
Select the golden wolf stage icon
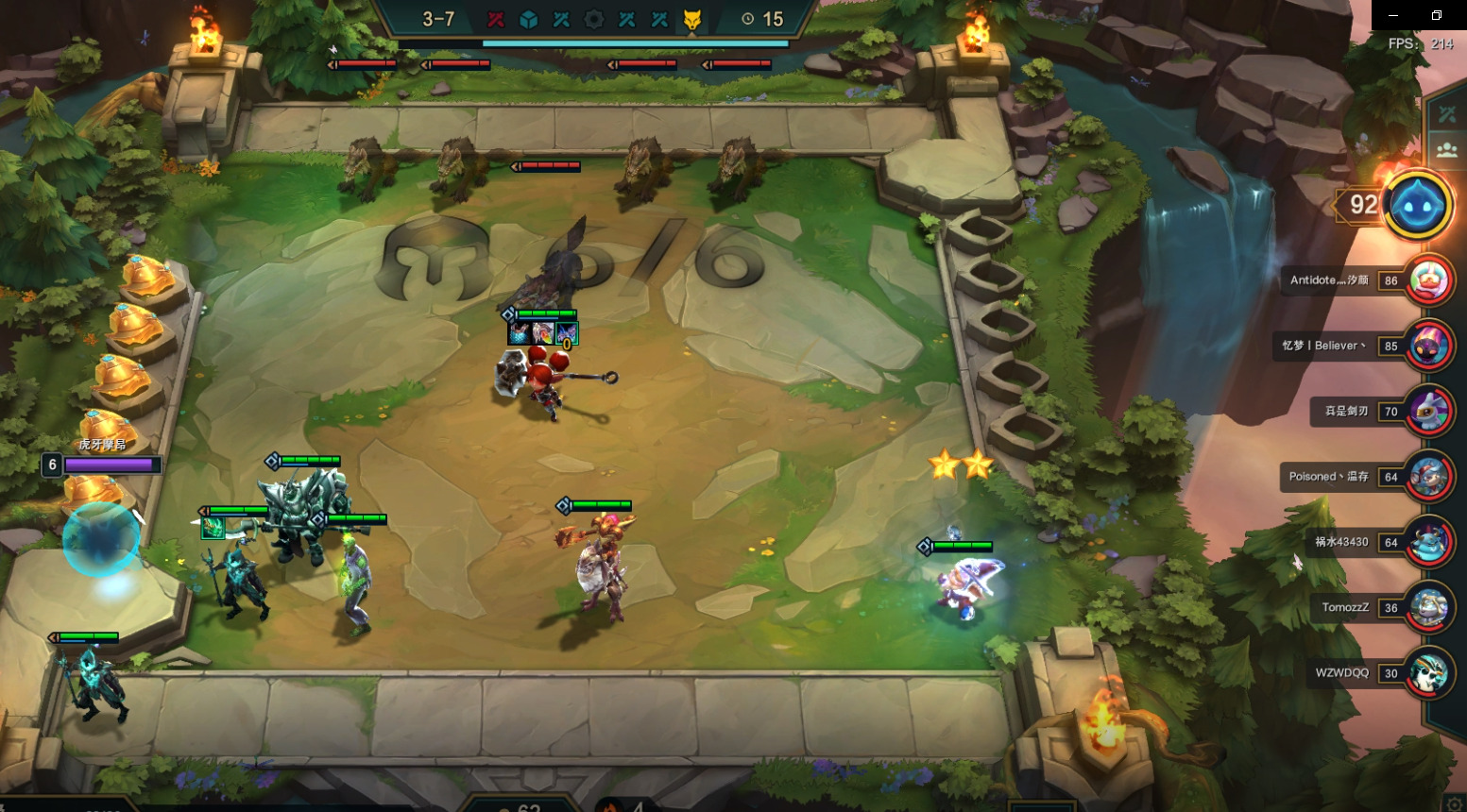(x=692, y=19)
